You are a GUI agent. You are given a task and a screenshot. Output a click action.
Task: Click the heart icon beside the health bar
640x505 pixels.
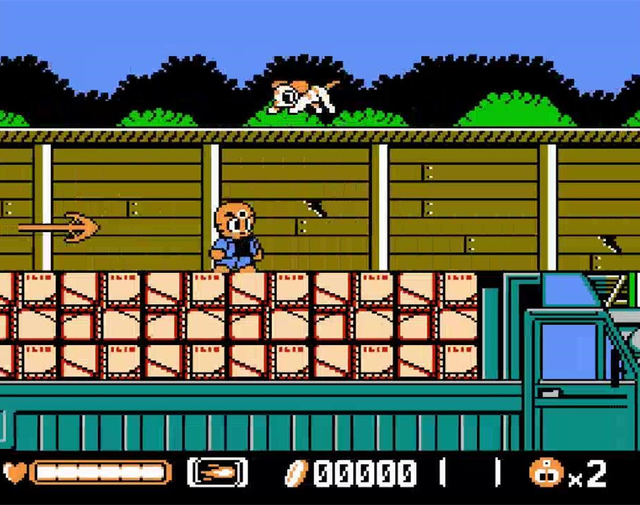pyautogui.click(x=14, y=472)
